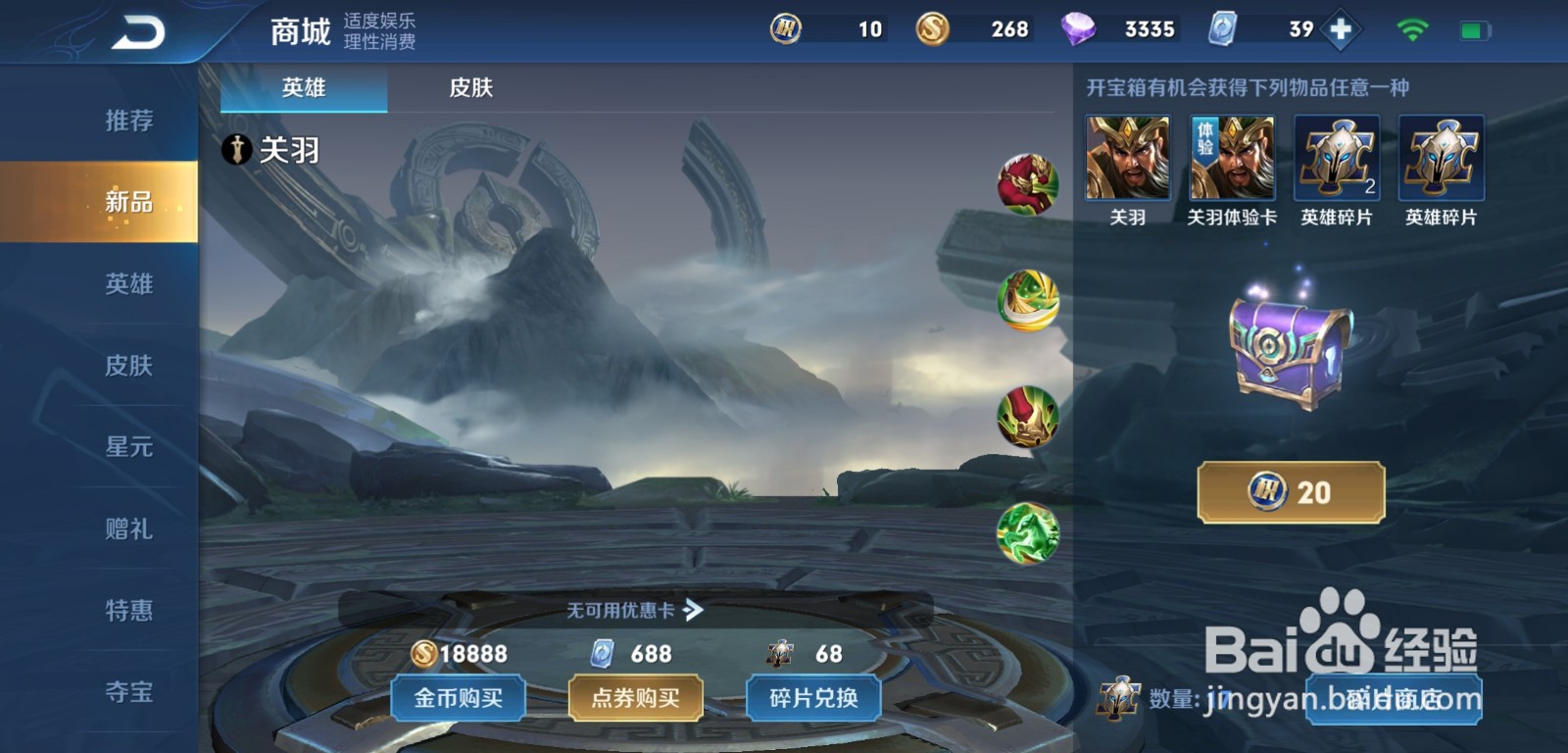1568x753 pixels.
Task: Open the 皮肤 tab
Action: point(468,88)
